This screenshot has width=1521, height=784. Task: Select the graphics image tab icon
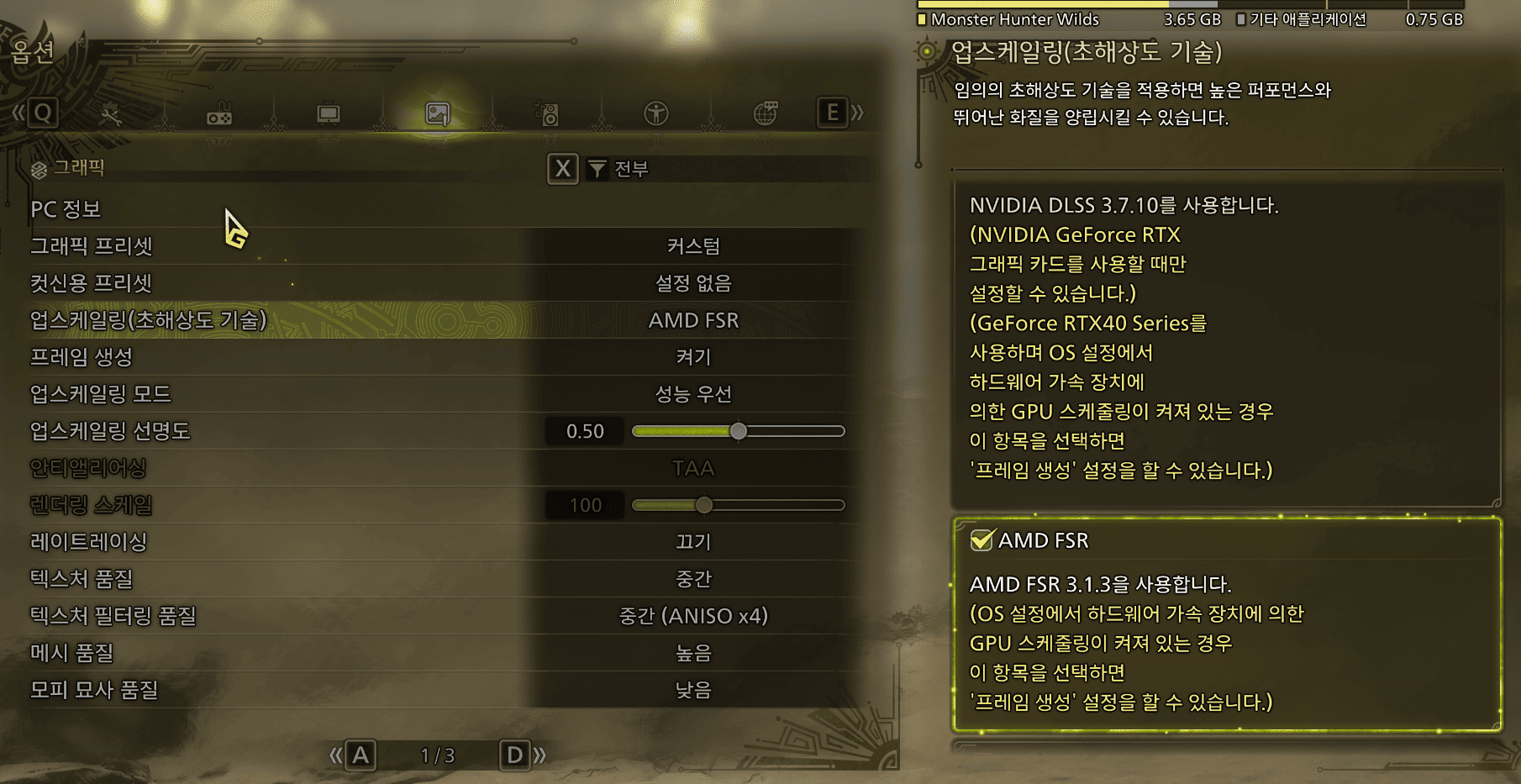coord(437,113)
